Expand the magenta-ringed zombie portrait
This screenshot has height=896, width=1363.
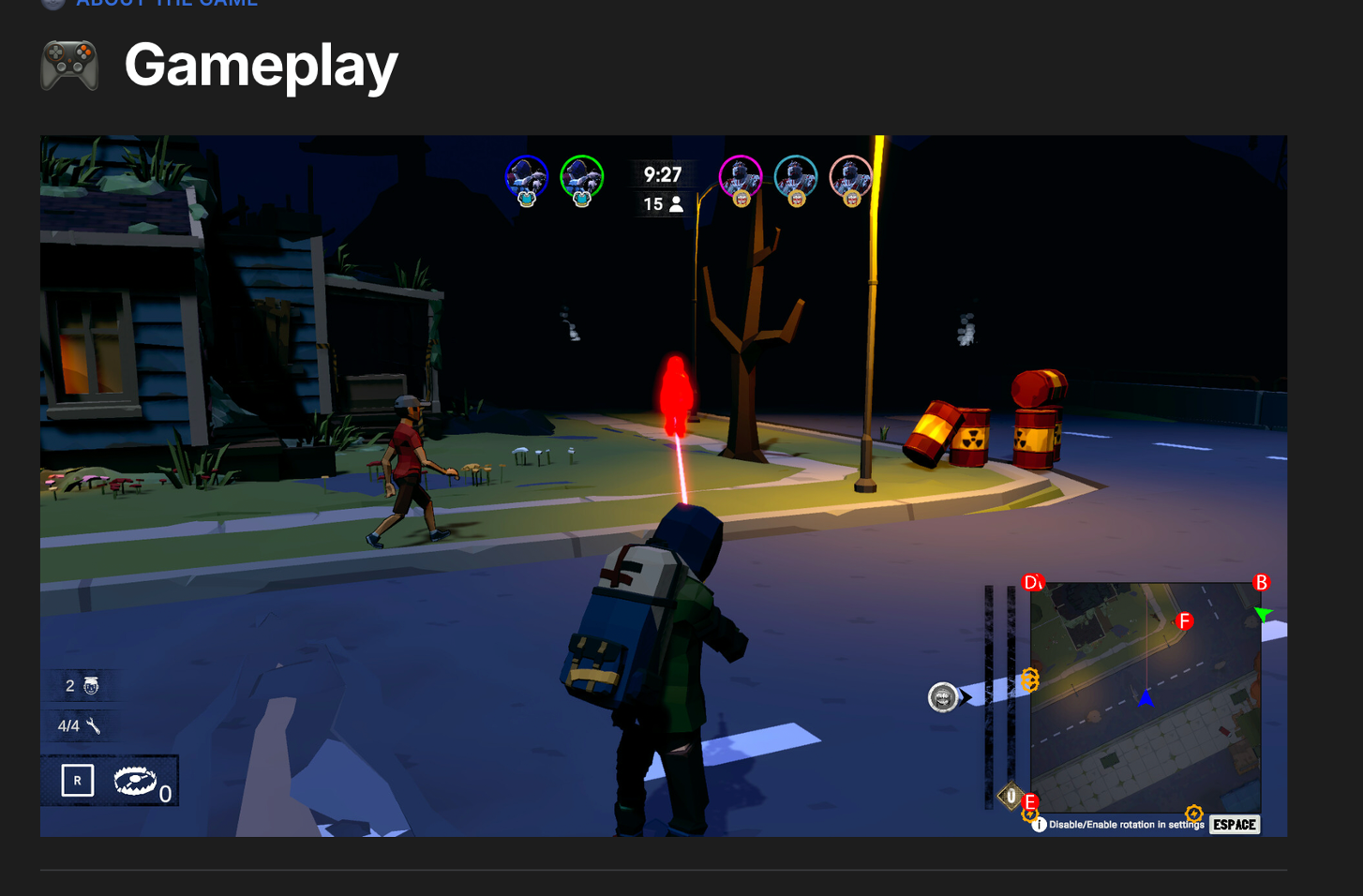(x=741, y=175)
